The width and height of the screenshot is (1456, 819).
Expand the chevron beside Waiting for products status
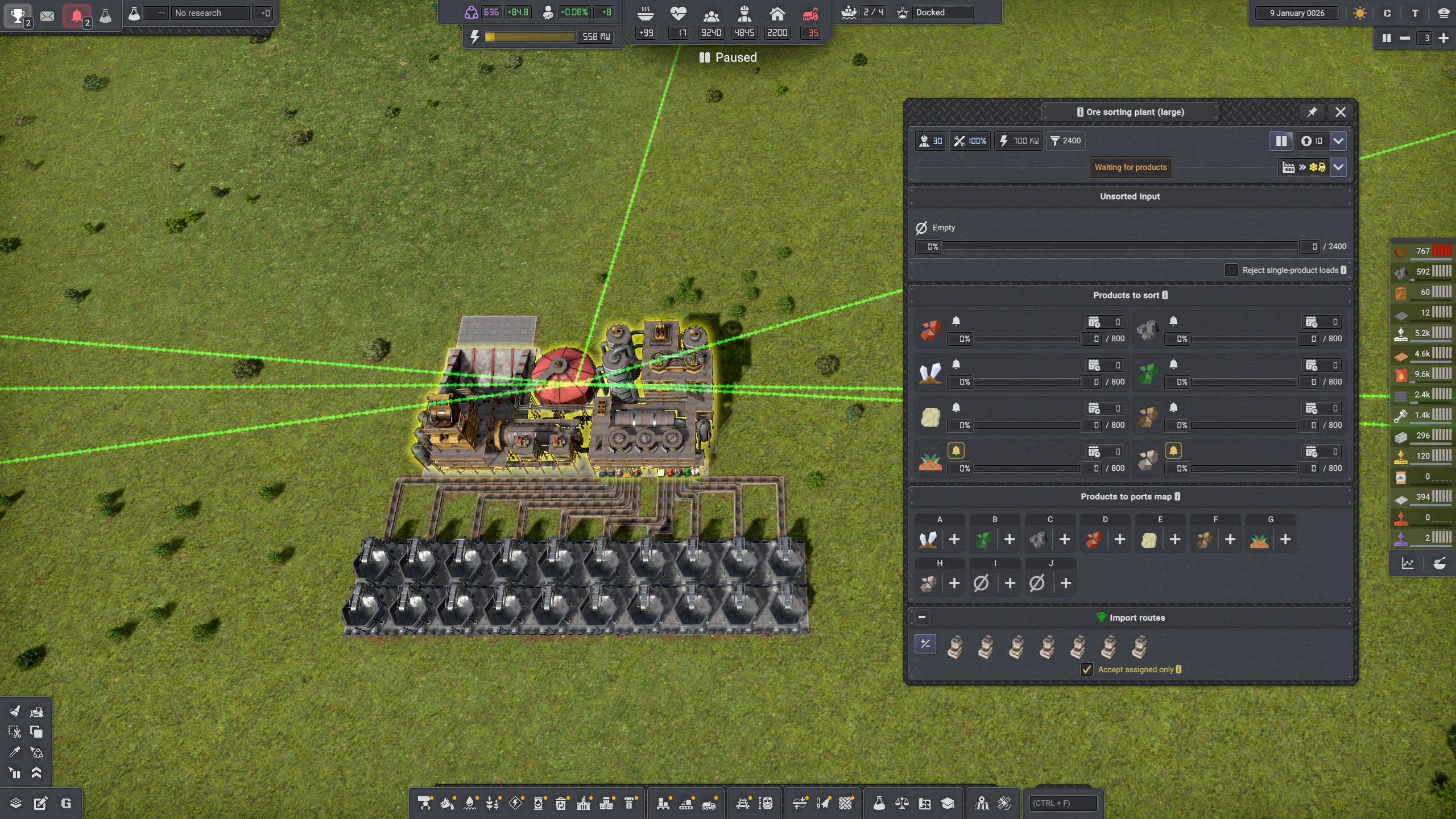pos(1339,167)
